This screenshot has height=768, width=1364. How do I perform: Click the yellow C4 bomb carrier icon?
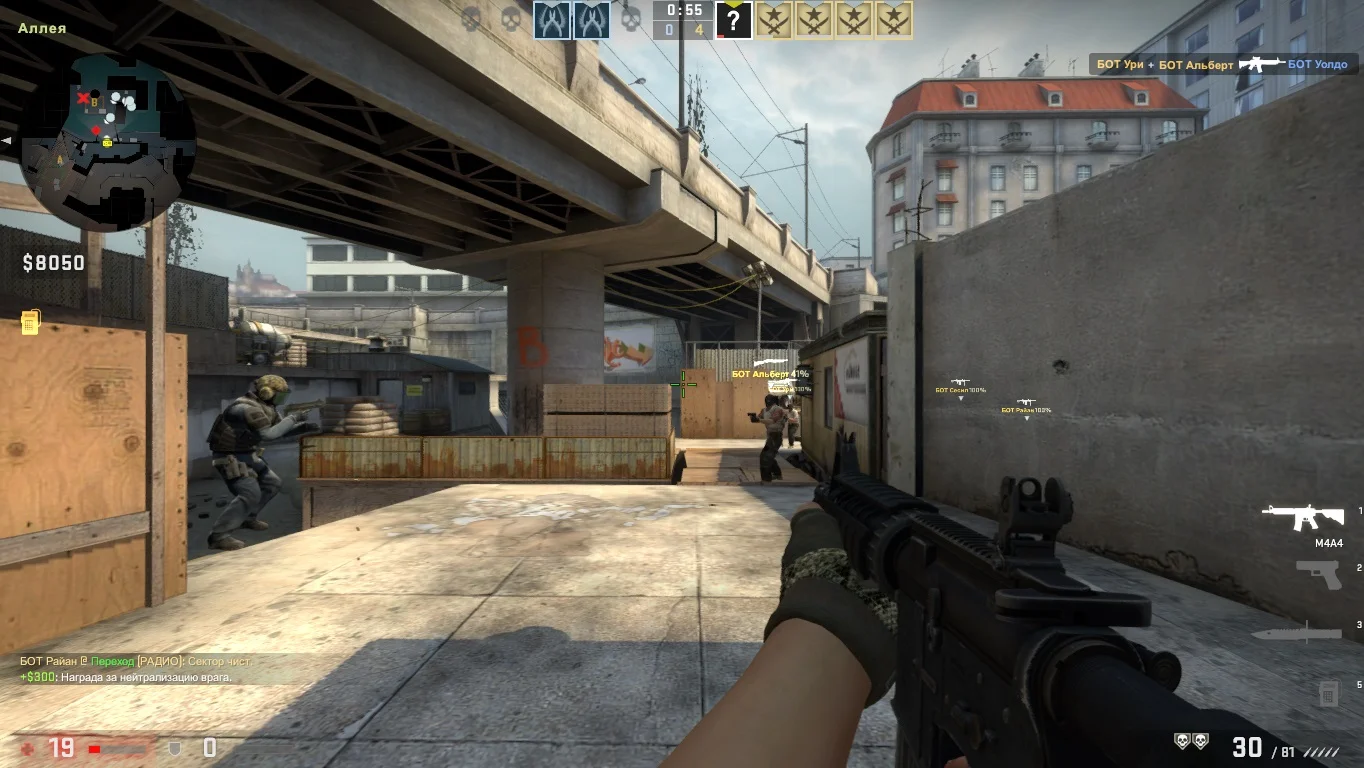pyautogui.click(x=30, y=322)
